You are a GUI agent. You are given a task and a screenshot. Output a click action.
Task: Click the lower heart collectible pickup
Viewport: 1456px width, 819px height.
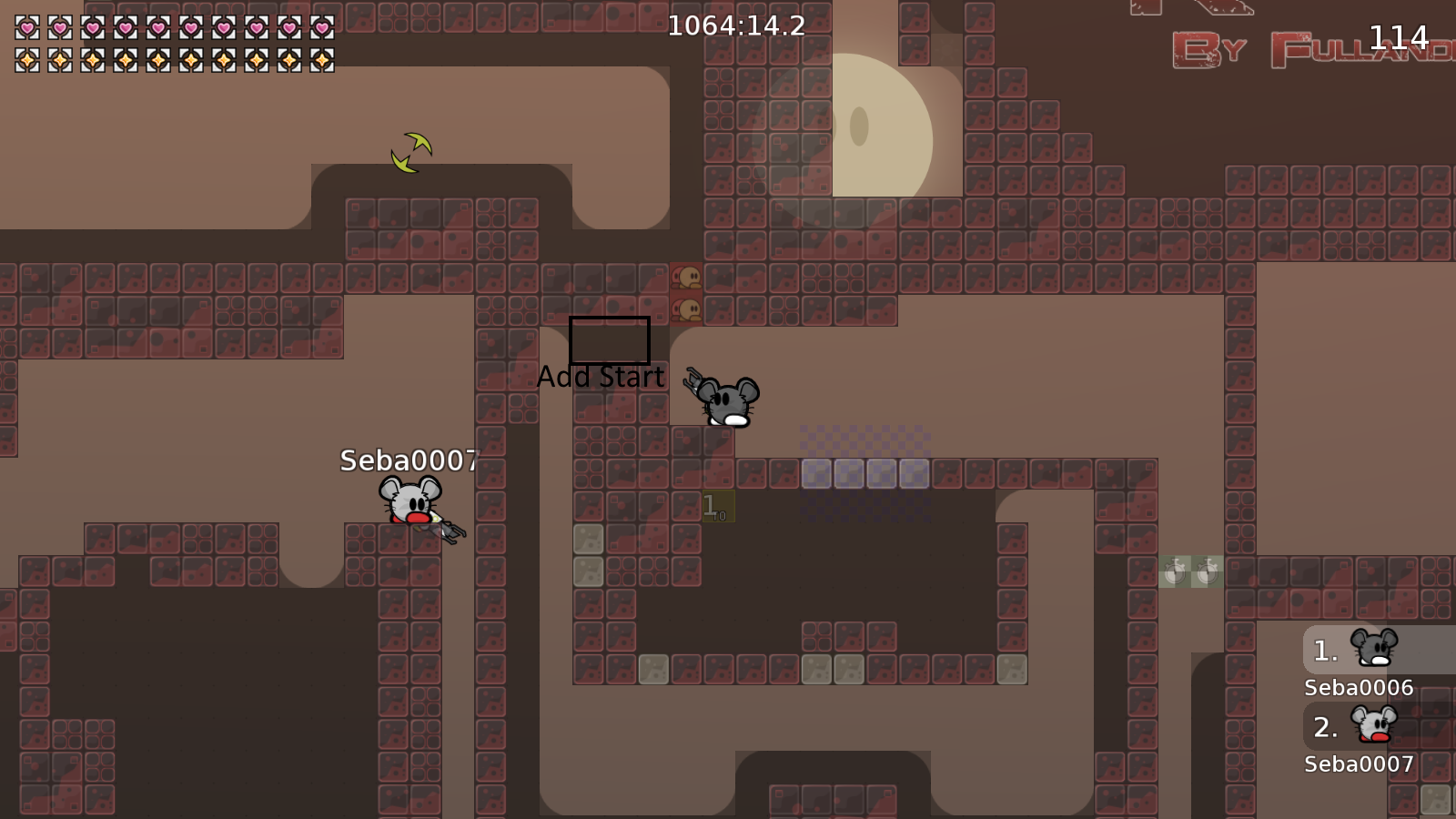[x=687, y=308]
